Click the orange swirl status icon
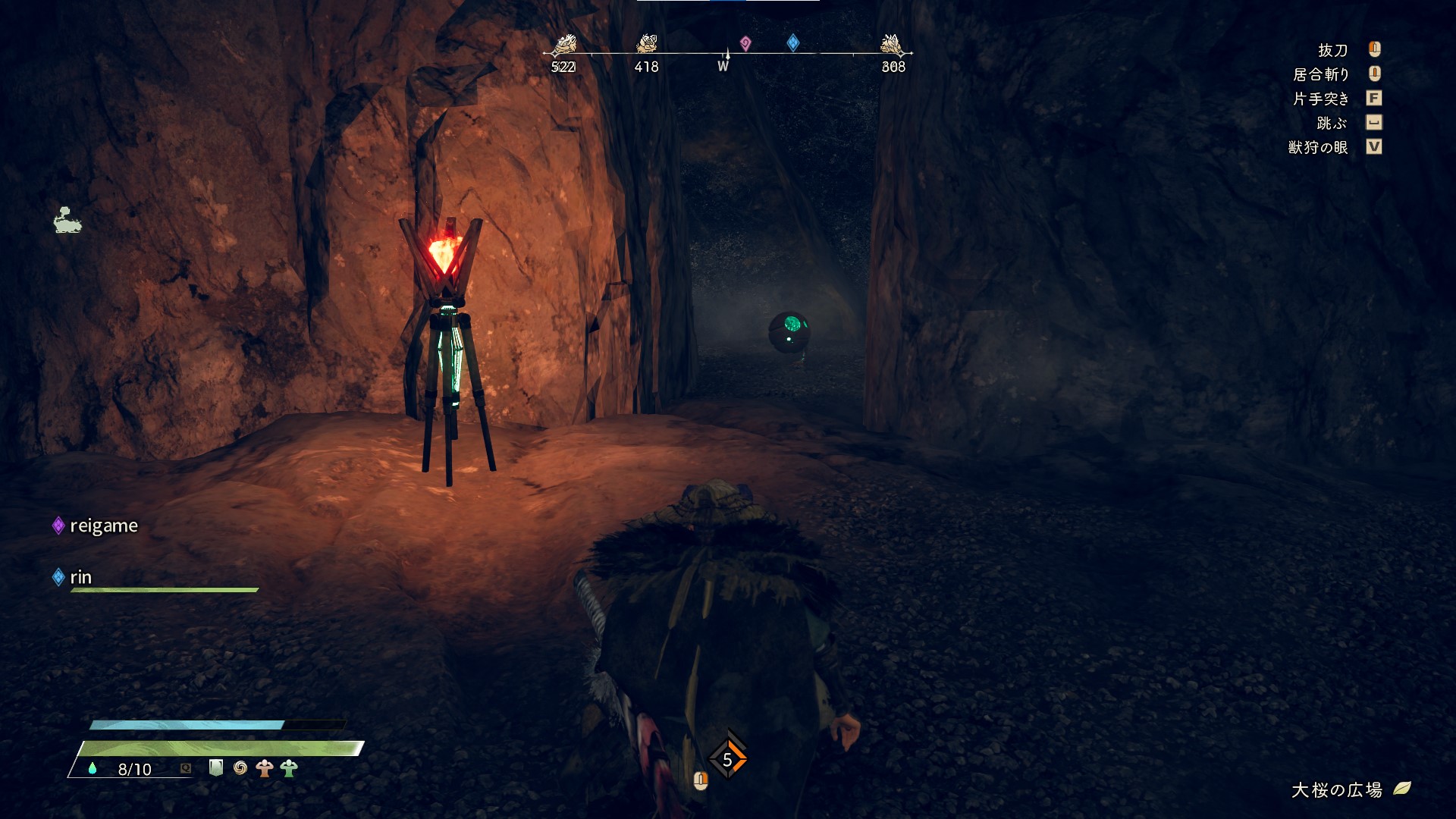 240,768
